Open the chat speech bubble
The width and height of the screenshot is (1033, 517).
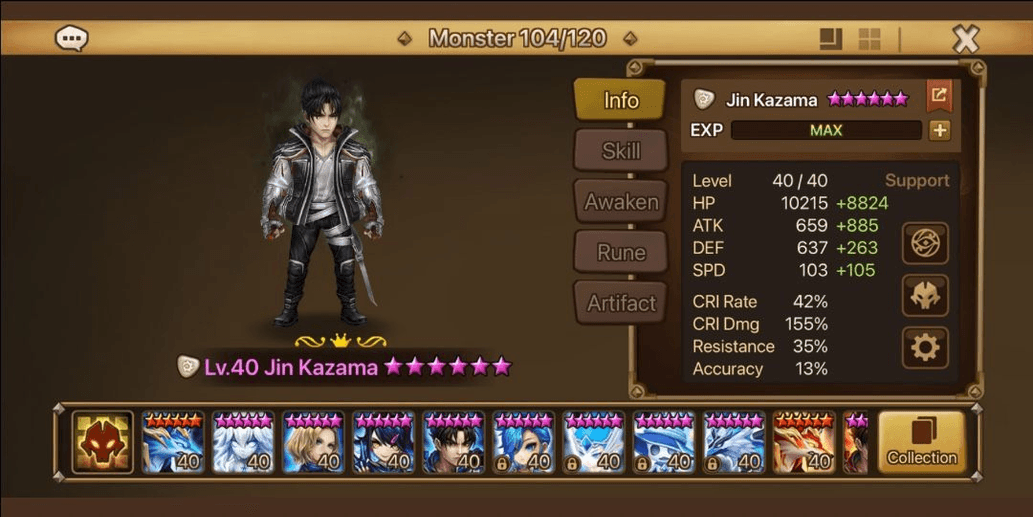72,39
